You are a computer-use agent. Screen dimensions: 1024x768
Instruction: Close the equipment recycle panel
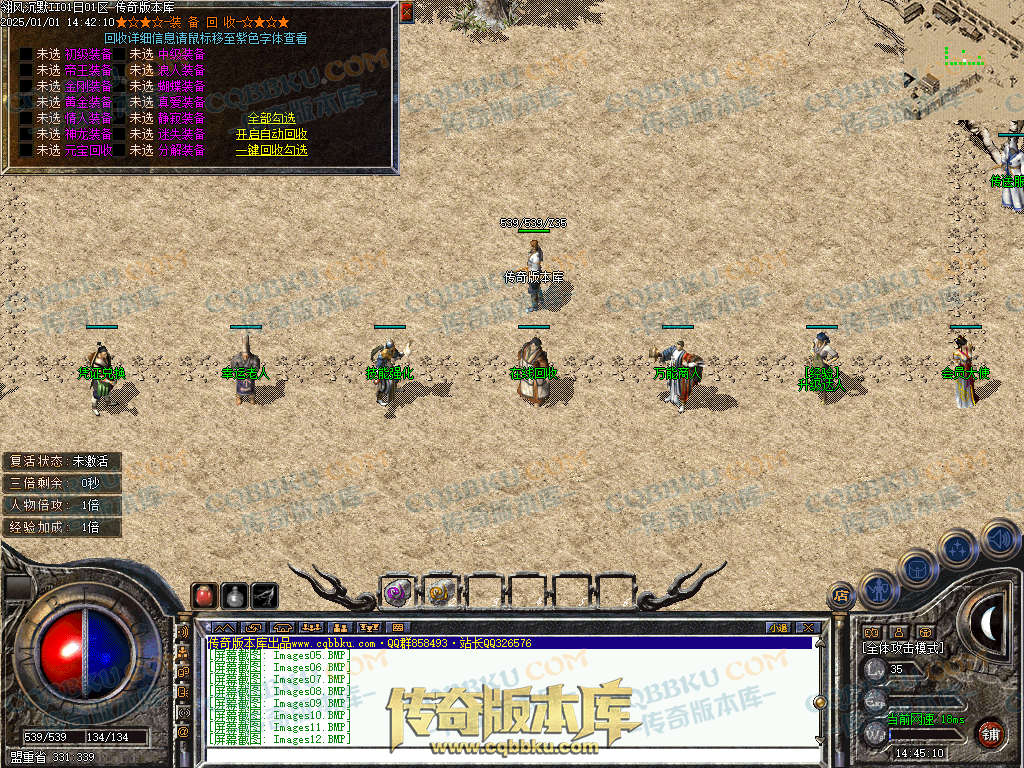pyautogui.click(x=406, y=12)
